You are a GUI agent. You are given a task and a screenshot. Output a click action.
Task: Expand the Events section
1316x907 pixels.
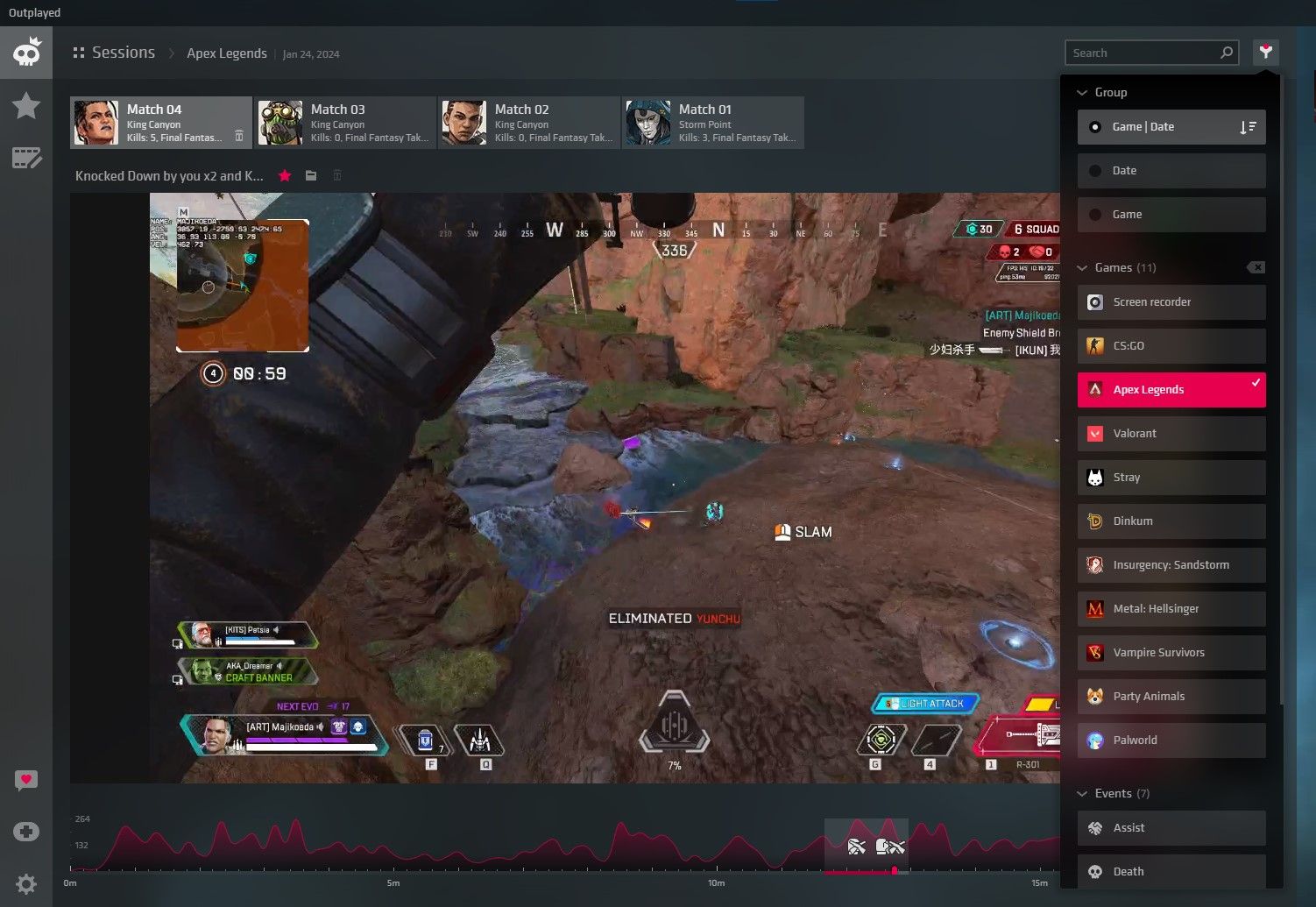[x=1083, y=793]
